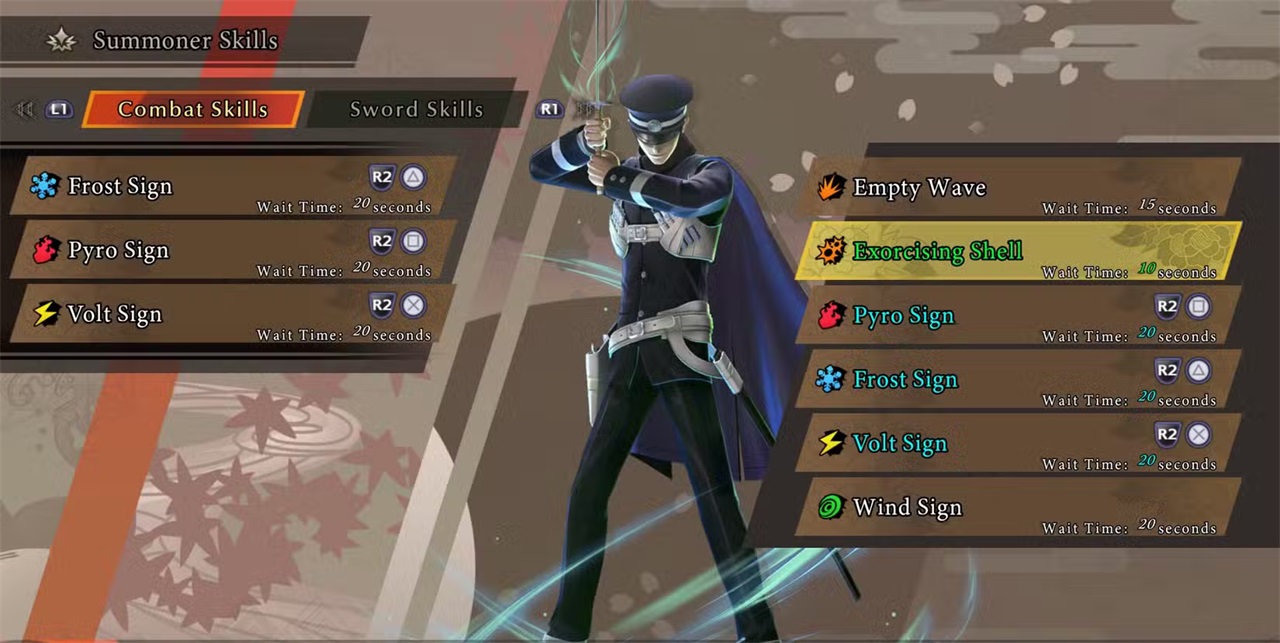
Task: Select the highlighted Exorcising Shell skill
Action: click(1018, 251)
